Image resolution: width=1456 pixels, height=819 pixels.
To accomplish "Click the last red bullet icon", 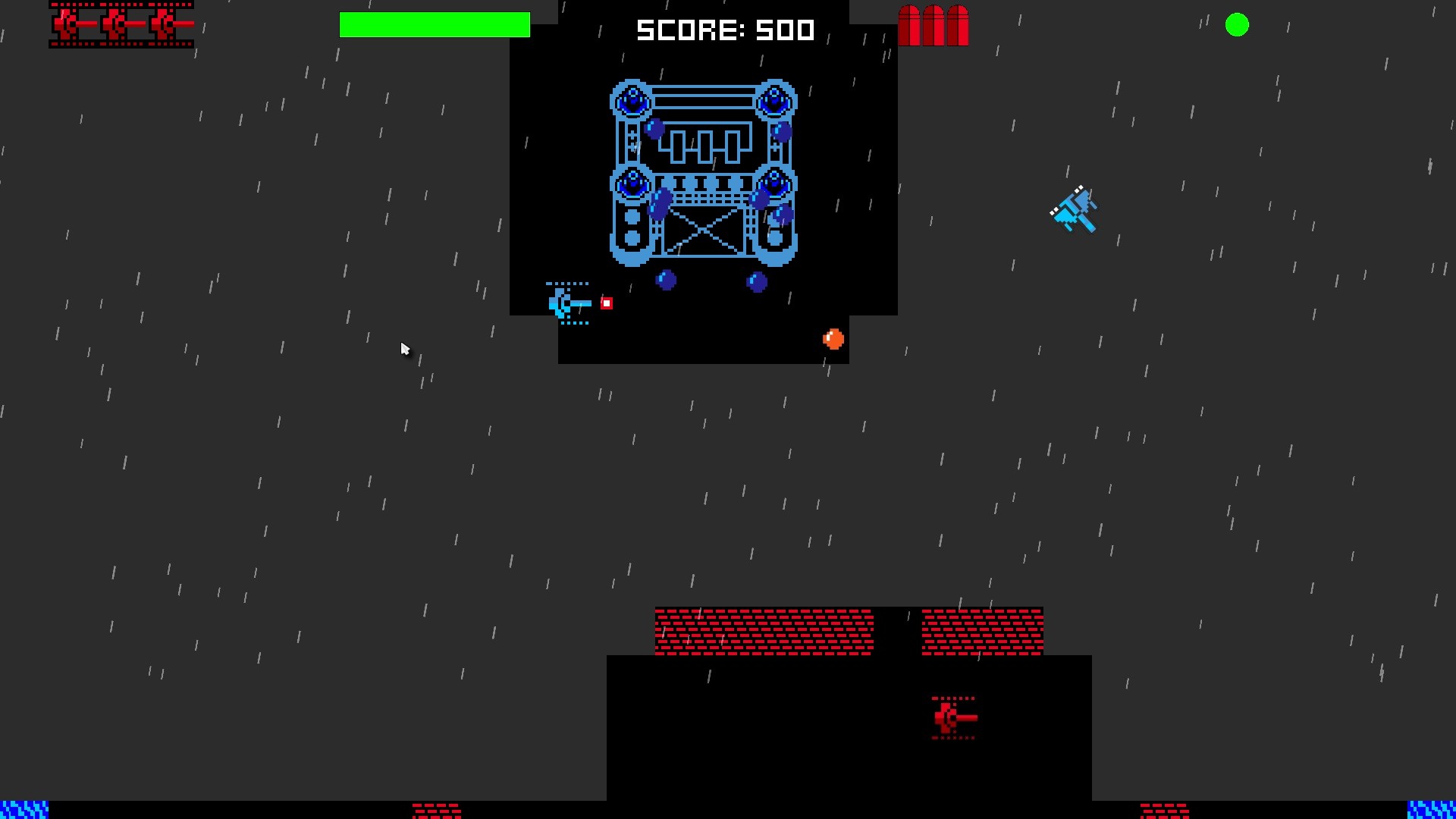I will 957,25.
